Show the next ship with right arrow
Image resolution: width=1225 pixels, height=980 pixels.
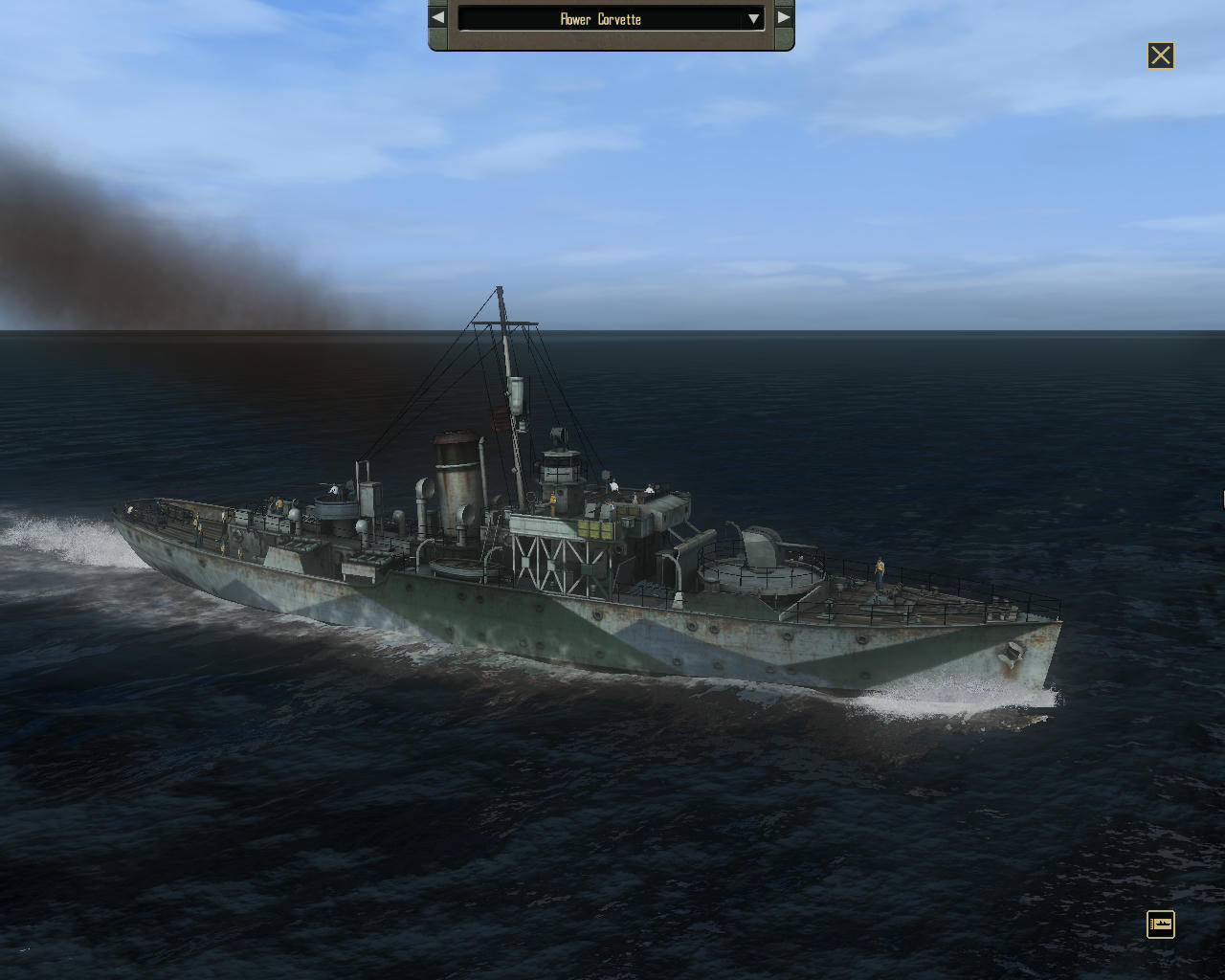point(784,18)
